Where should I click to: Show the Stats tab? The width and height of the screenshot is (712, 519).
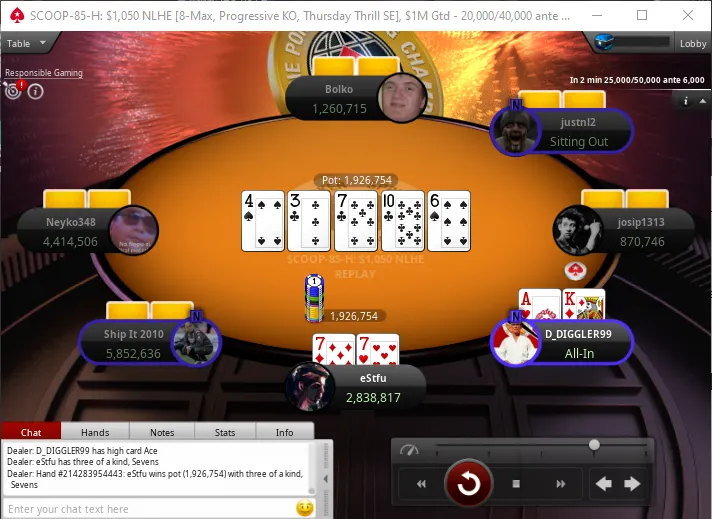pos(224,432)
